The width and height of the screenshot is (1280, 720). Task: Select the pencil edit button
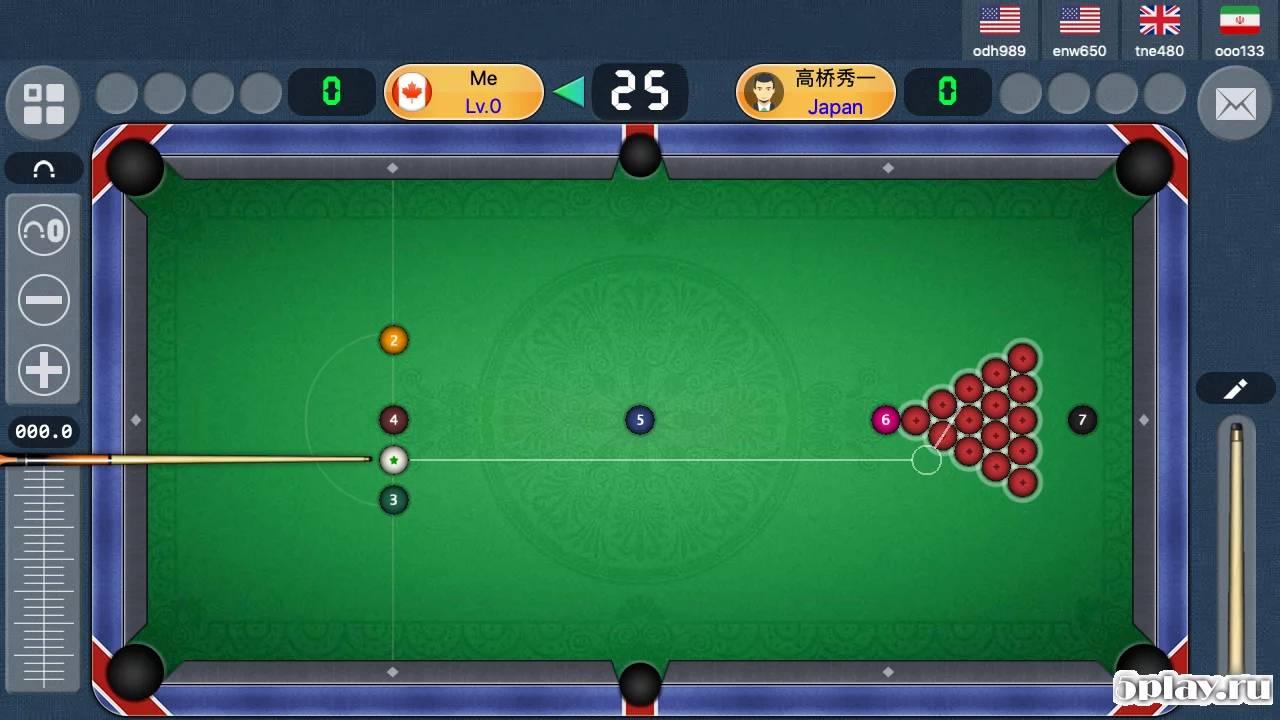(1235, 389)
